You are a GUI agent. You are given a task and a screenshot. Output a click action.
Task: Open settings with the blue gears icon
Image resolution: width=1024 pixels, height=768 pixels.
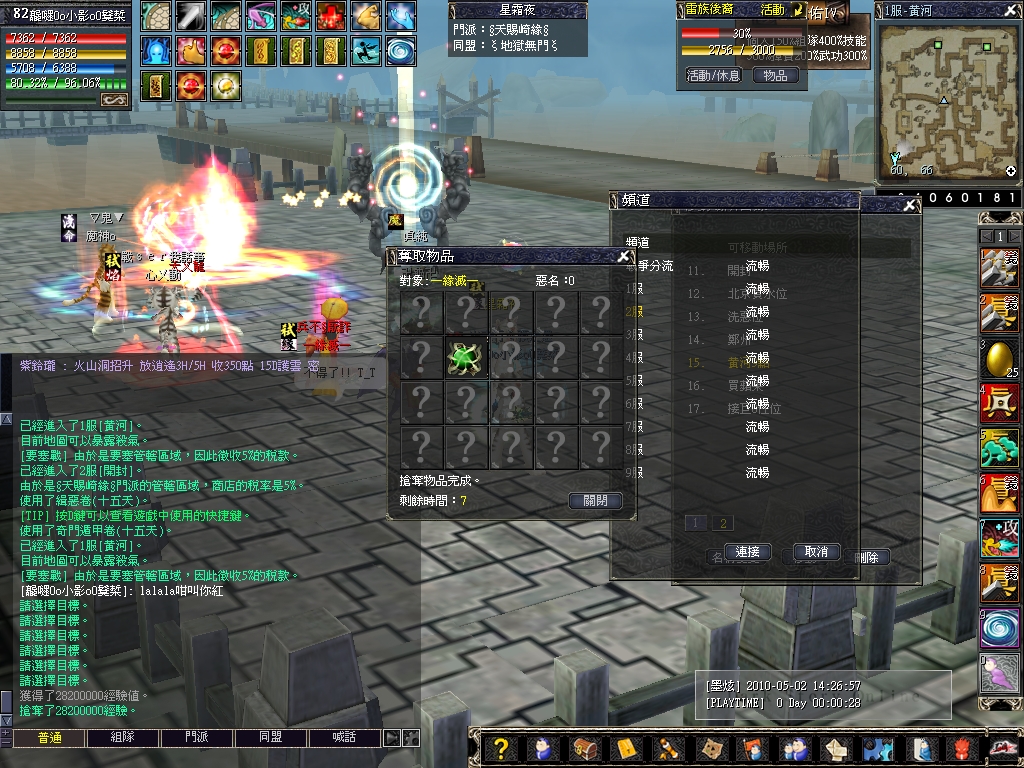click(877, 749)
